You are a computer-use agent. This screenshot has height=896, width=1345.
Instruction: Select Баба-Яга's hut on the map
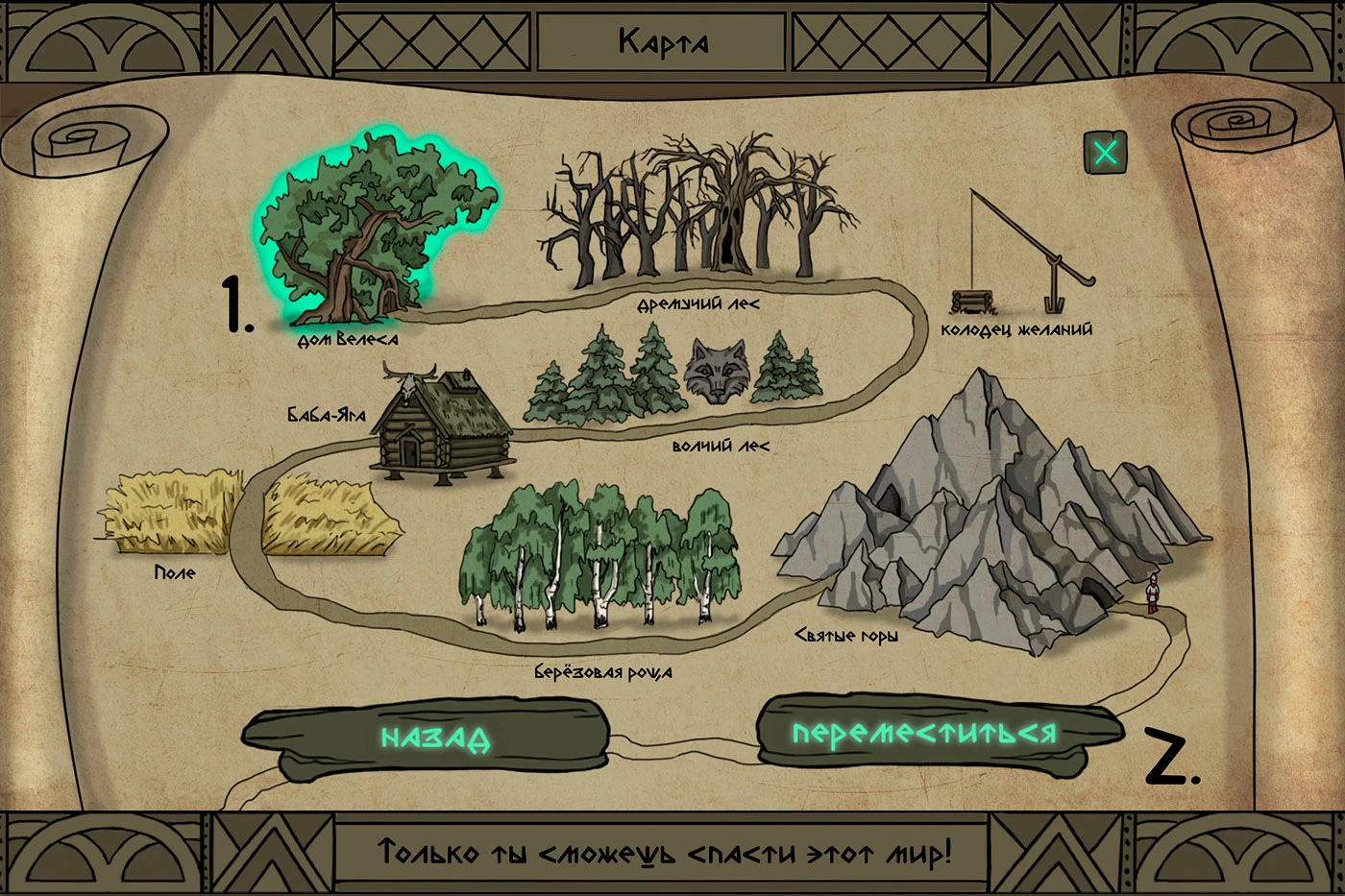442,423
